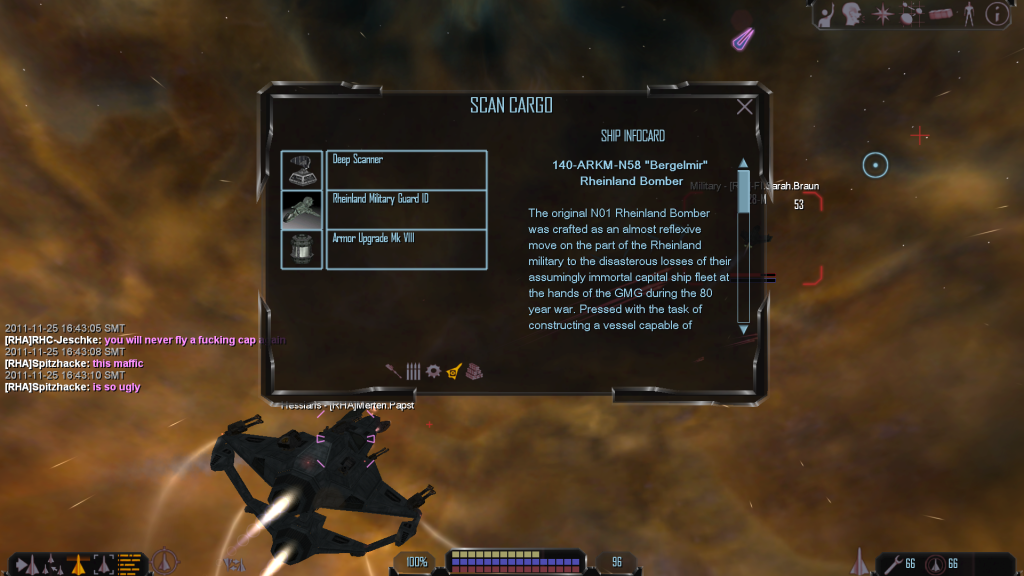Select the Armor Upgrade Mk VIII row
Viewport: 1024px width, 576px height.
(x=406, y=249)
